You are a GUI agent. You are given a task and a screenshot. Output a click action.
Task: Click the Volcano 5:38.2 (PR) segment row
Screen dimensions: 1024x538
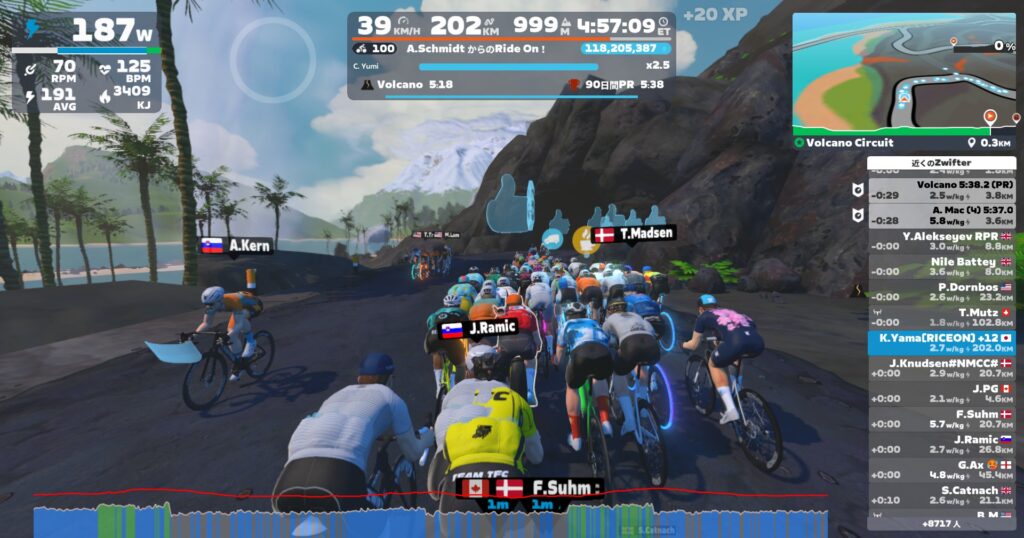941,190
